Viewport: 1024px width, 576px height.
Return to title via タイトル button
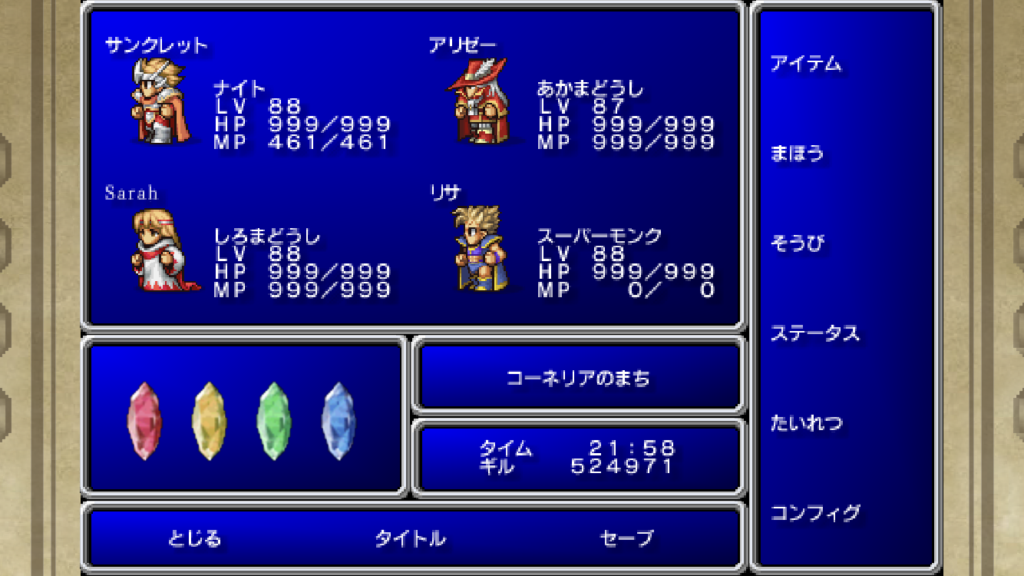410,538
